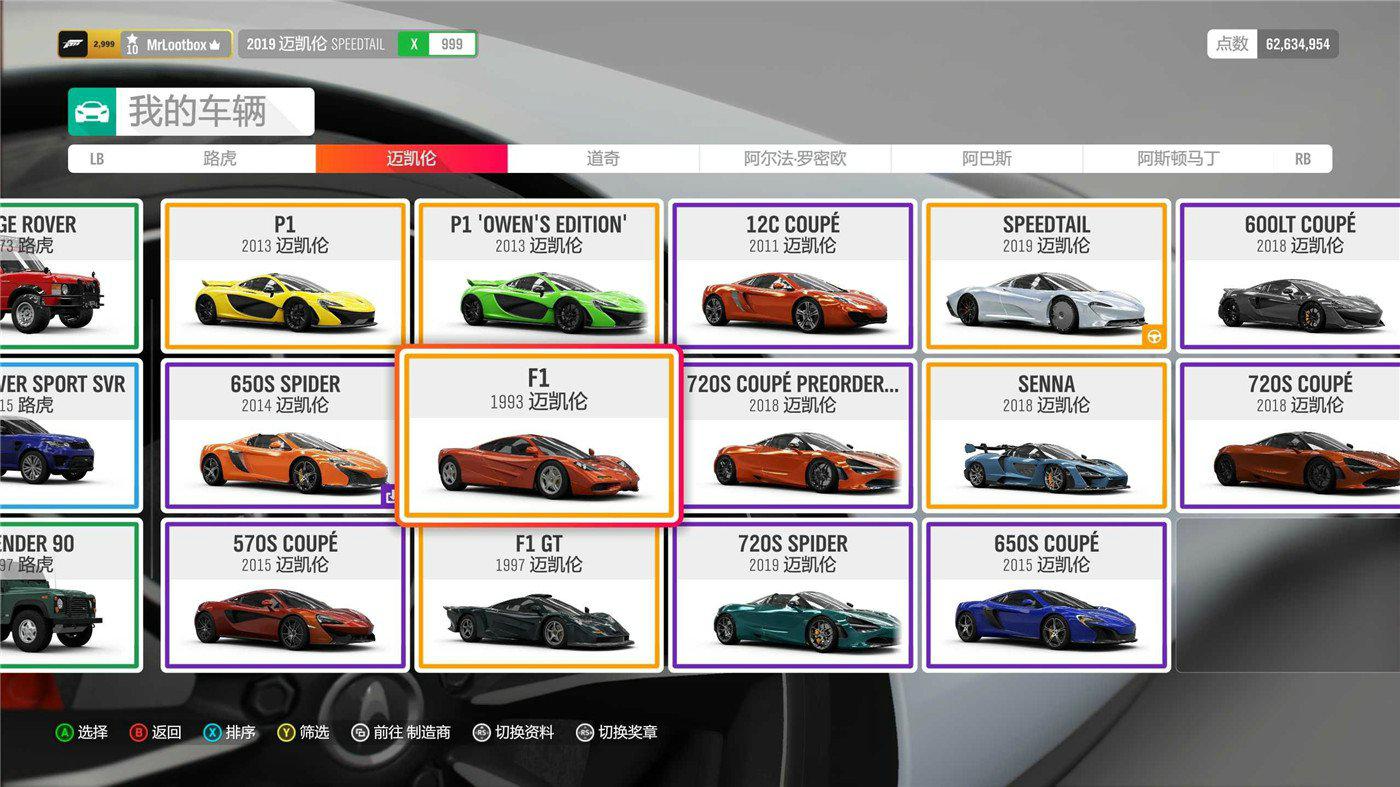Switch to the 路虎 manufacturer tab
Image resolution: width=1400 pixels, height=787 pixels.
[219, 158]
